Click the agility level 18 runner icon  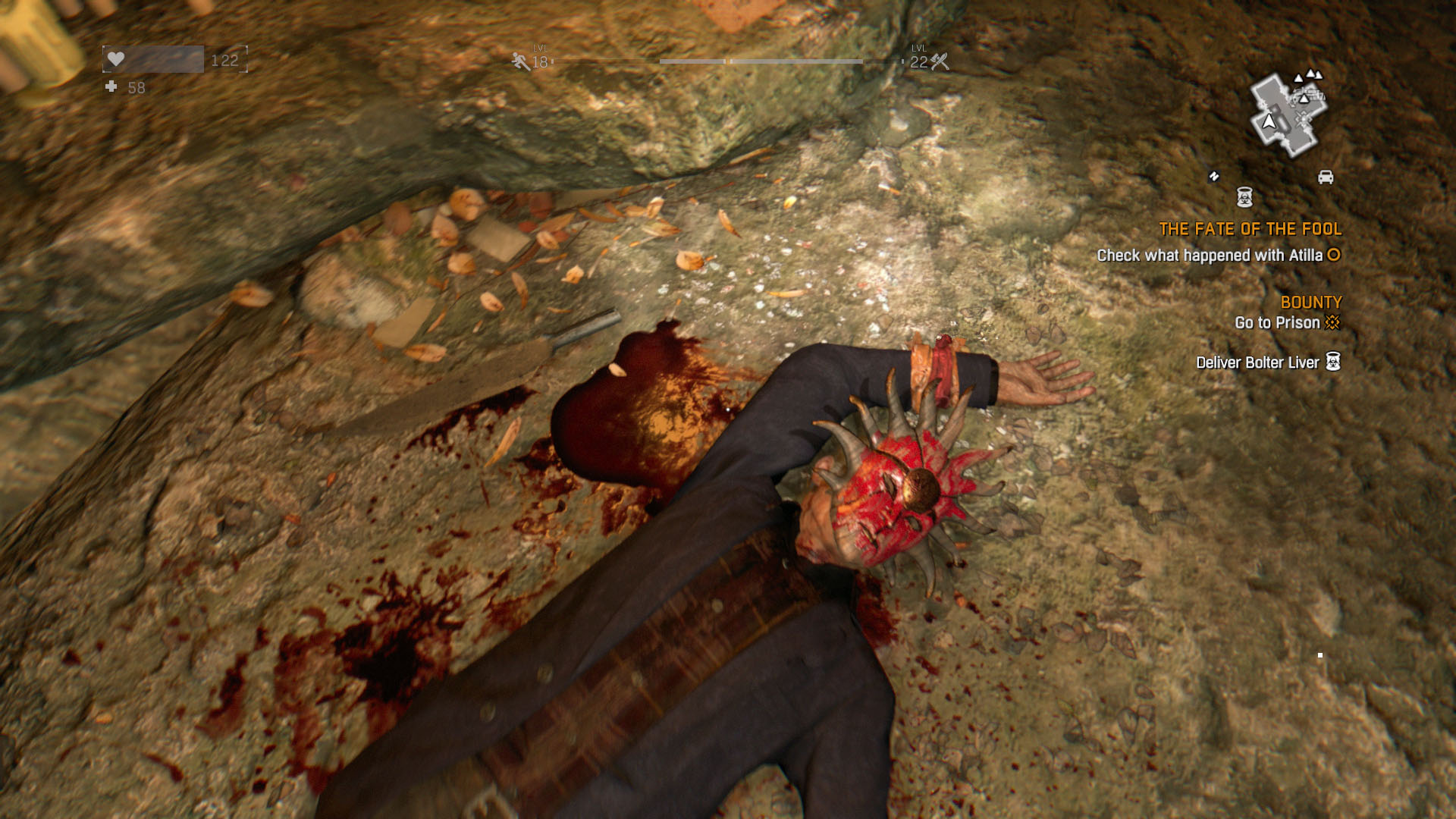(521, 61)
